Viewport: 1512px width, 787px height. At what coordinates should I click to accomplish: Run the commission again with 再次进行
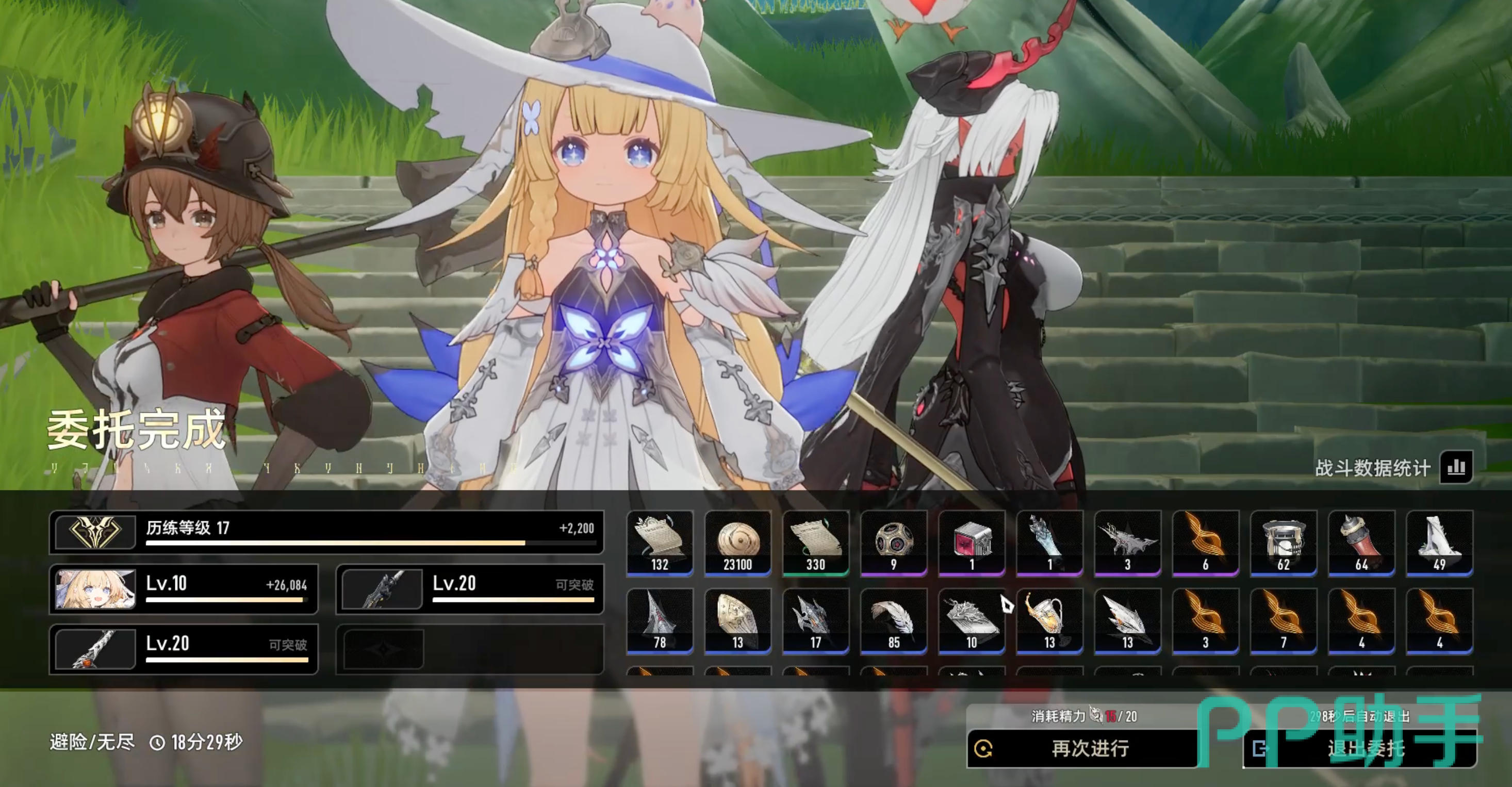coord(1082,748)
